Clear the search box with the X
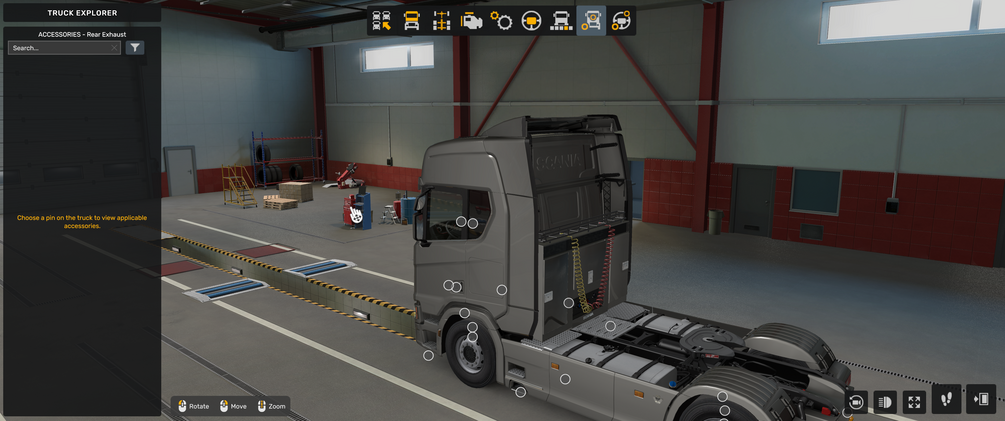The image size is (1005, 421). pos(115,48)
